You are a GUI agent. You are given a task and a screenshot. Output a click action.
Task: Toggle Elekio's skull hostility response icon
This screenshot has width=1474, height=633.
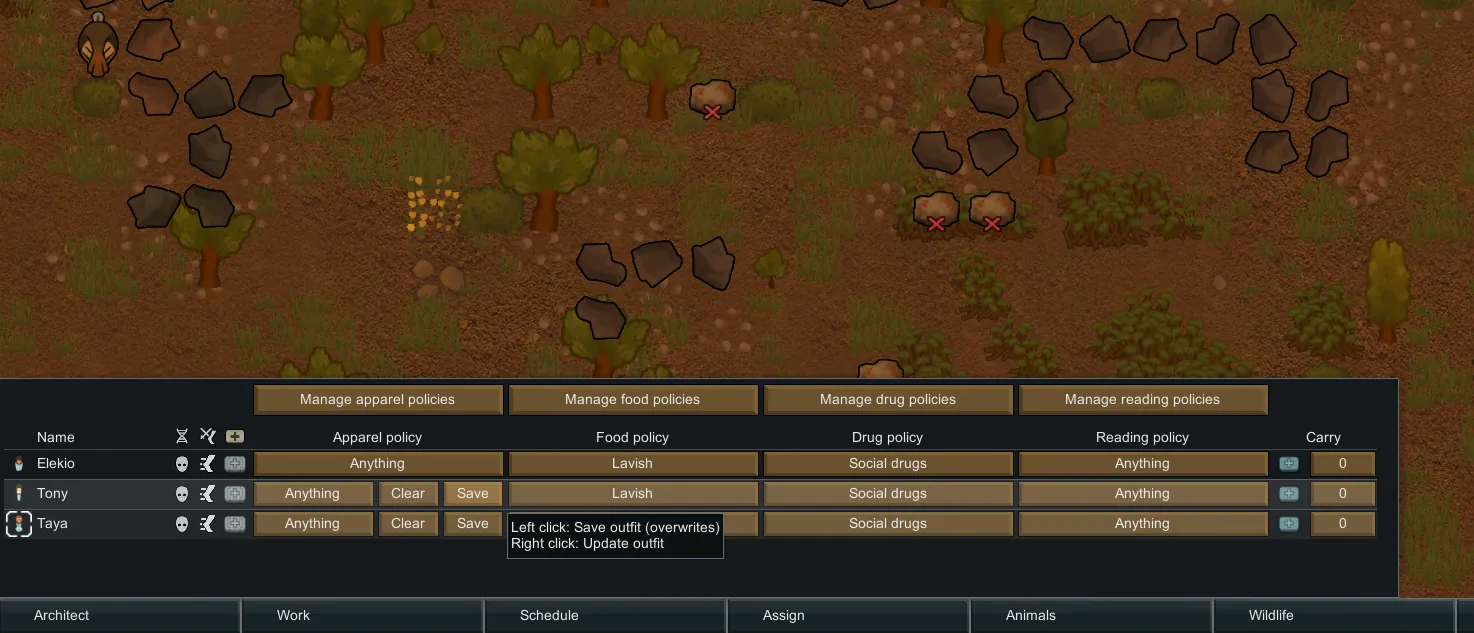point(182,464)
